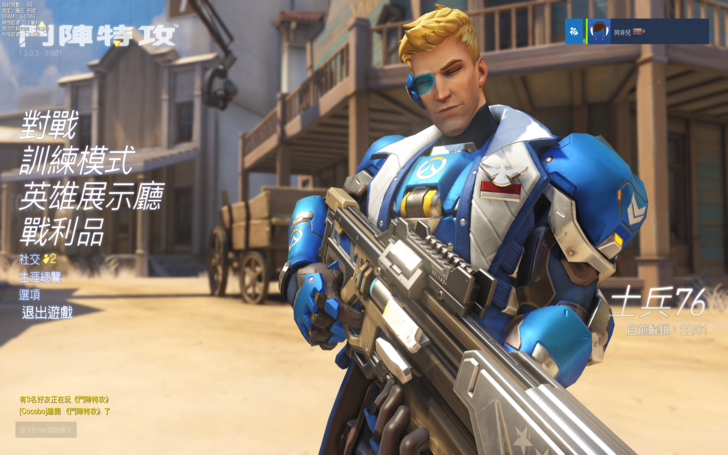Viewport: 728px width, 455px height.
Task: View 生涯總覽 career profile
Action: 40,277
